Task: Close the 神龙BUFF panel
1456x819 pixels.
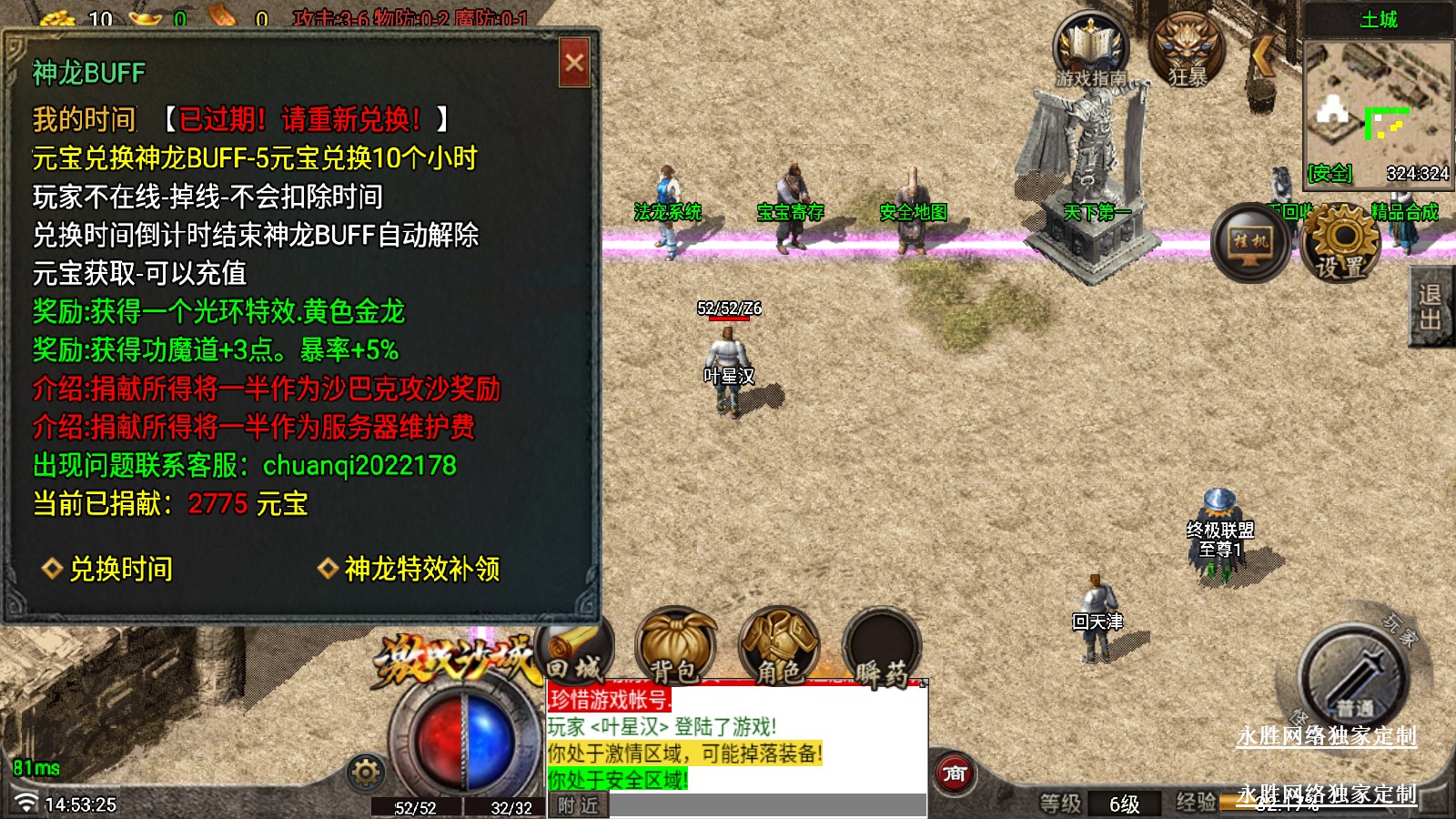Action: 574,63
